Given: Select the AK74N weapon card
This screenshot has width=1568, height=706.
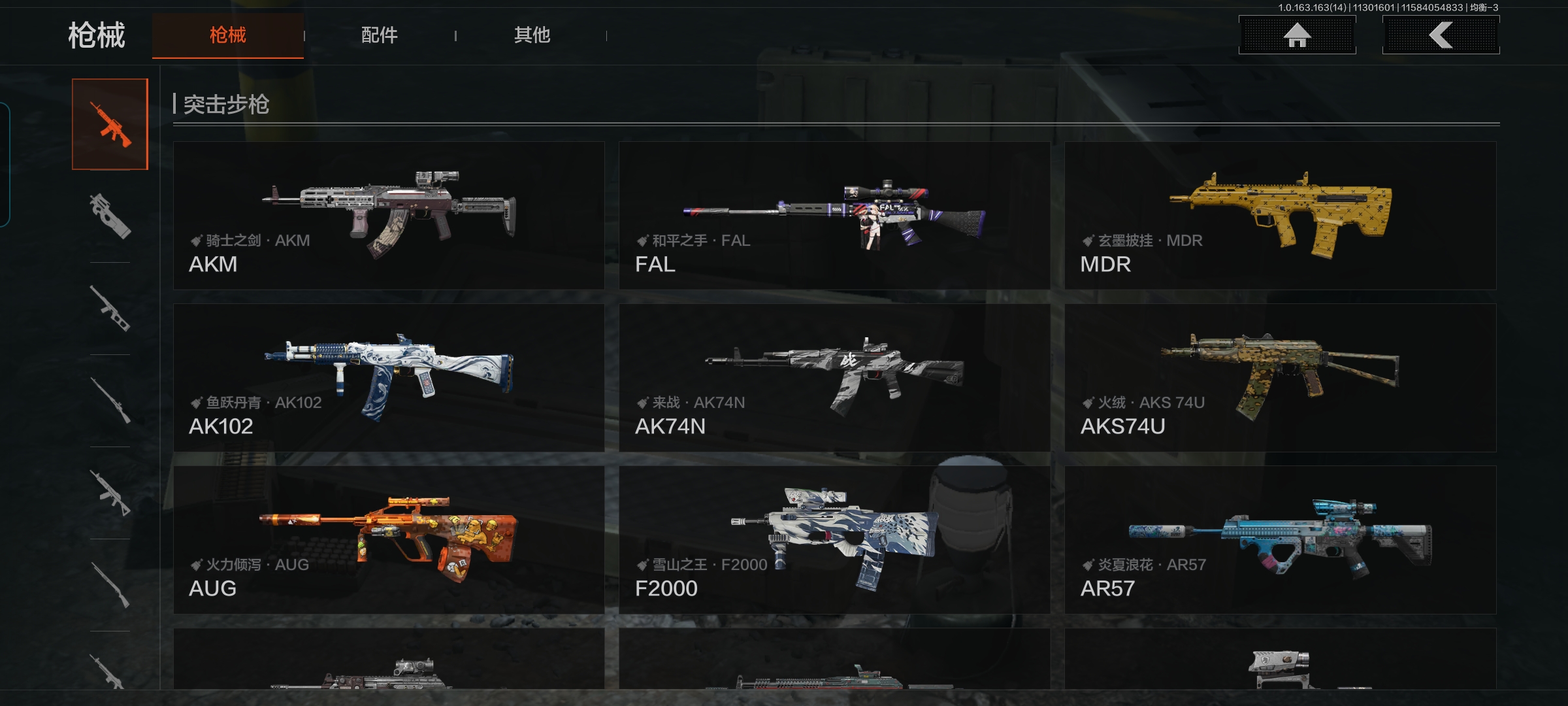Looking at the screenshot, I should (834, 378).
